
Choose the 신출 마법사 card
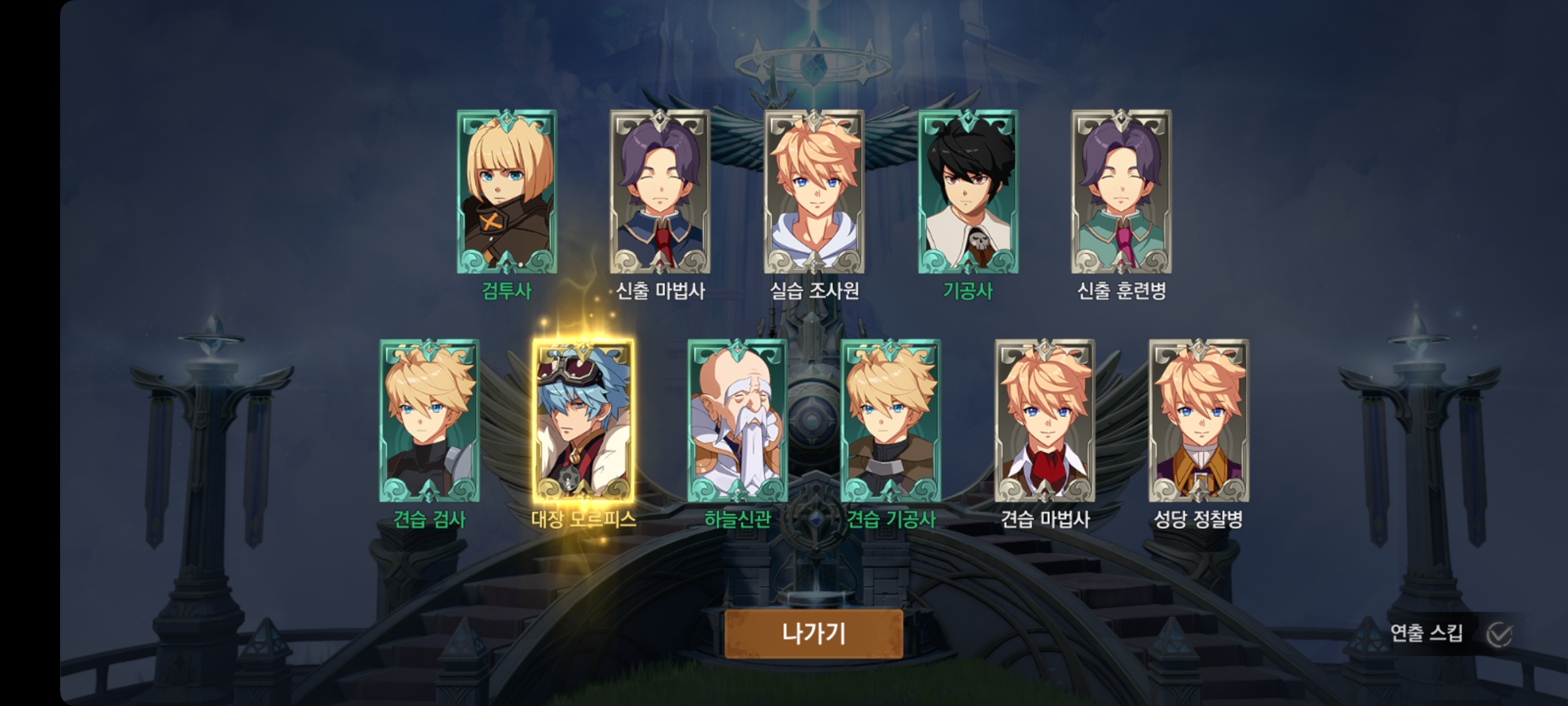click(x=660, y=192)
